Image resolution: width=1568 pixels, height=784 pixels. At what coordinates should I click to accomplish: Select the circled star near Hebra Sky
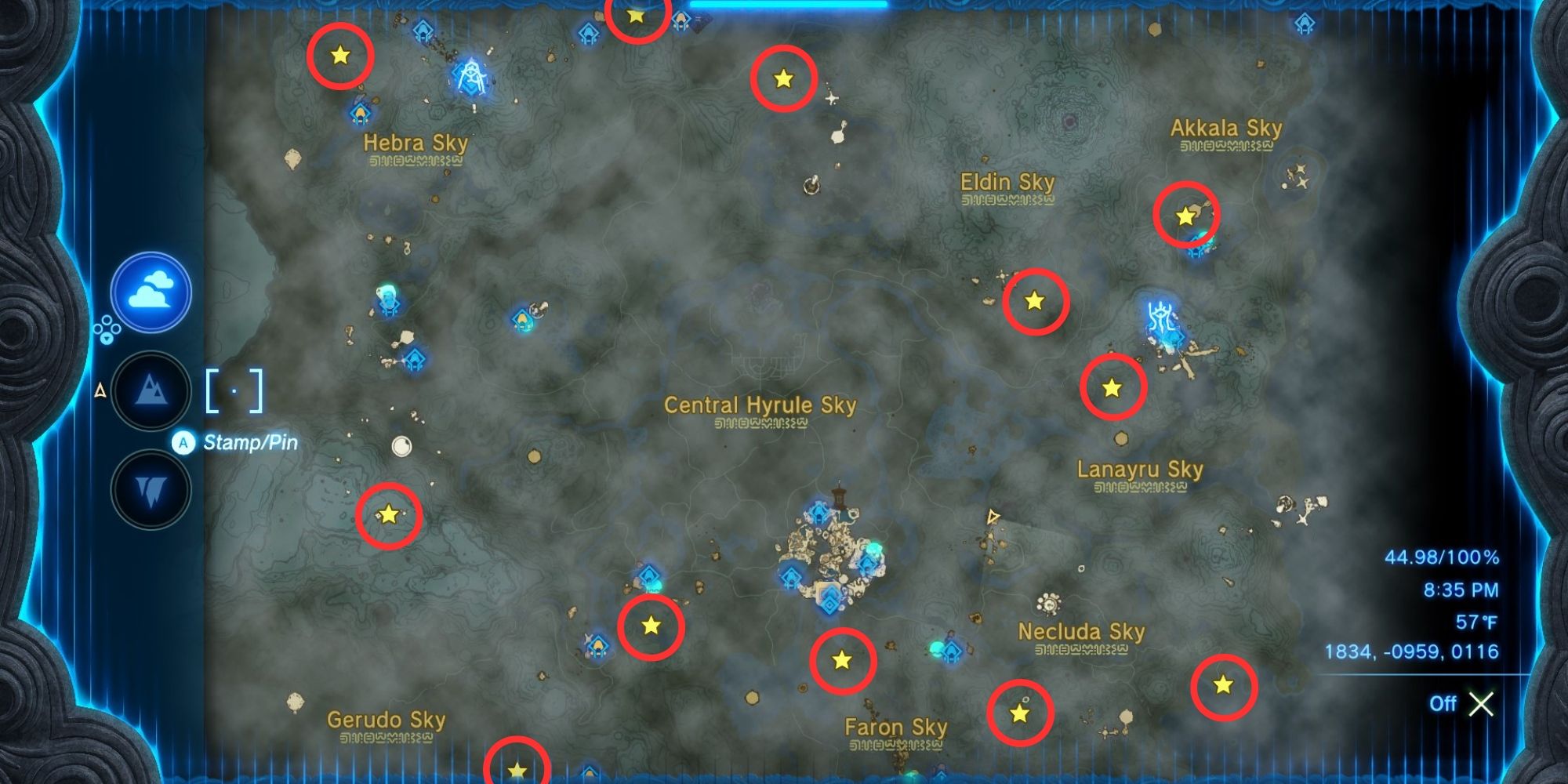[339, 56]
